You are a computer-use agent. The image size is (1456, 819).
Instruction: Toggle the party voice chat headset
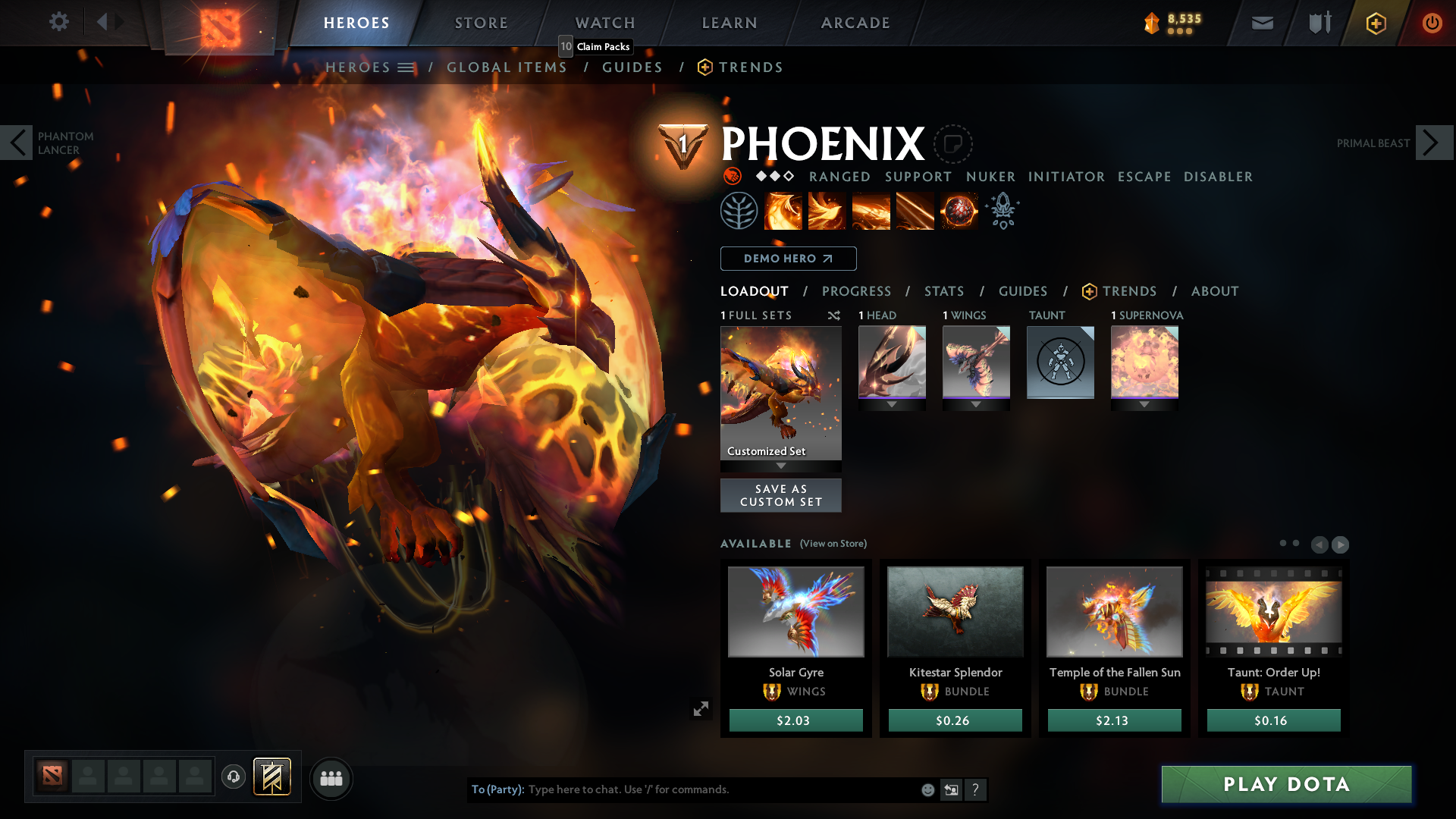pos(234,777)
